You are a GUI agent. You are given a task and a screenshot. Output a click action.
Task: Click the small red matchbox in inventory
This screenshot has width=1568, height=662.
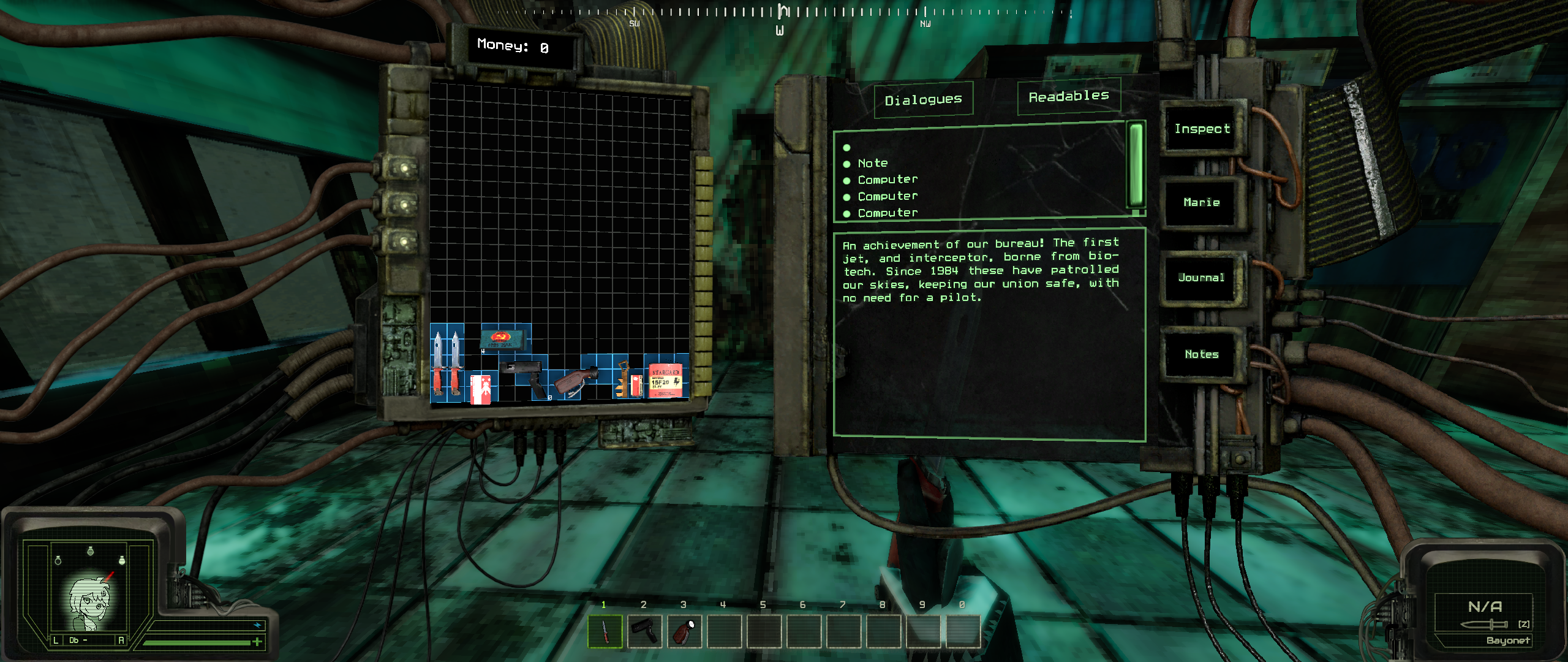pyautogui.click(x=636, y=386)
